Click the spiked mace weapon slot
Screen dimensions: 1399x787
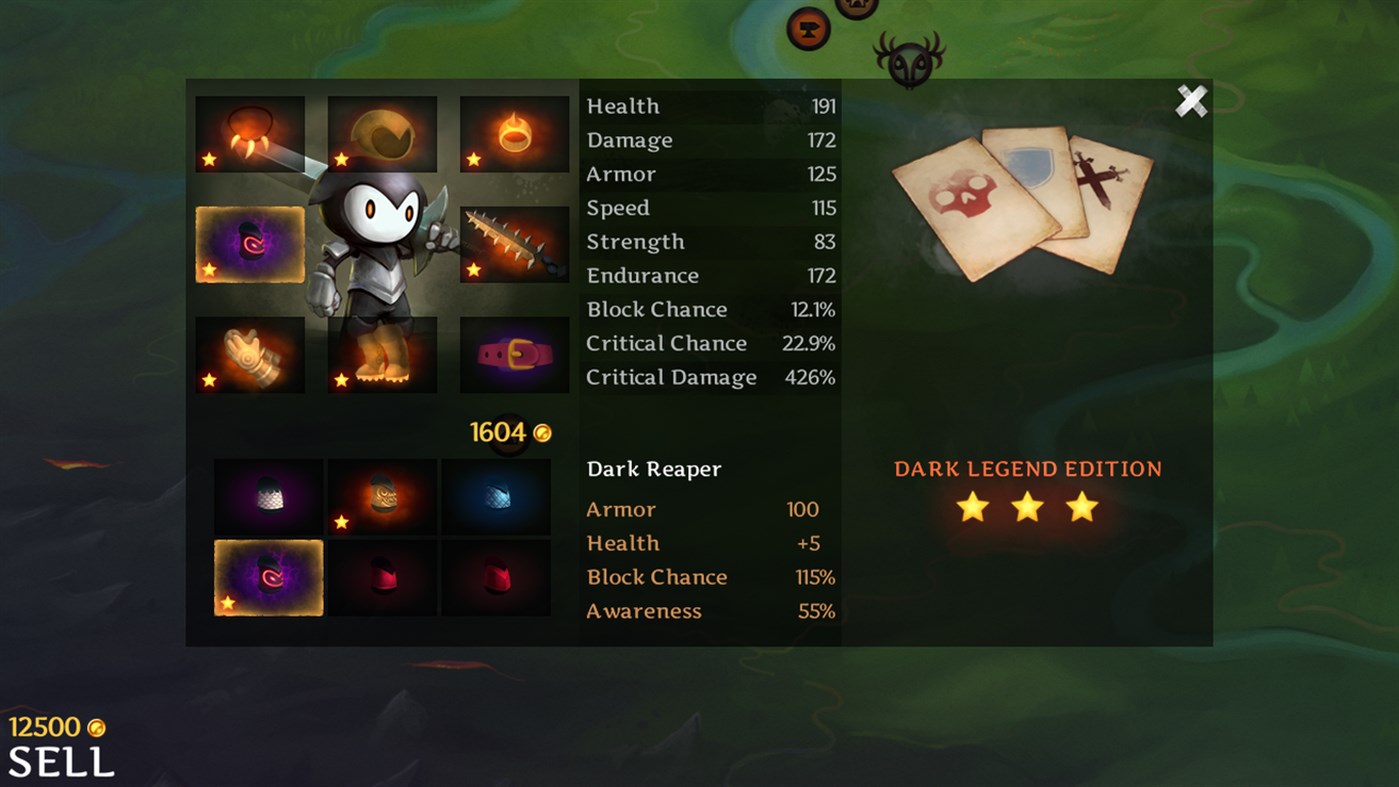point(513,243)
